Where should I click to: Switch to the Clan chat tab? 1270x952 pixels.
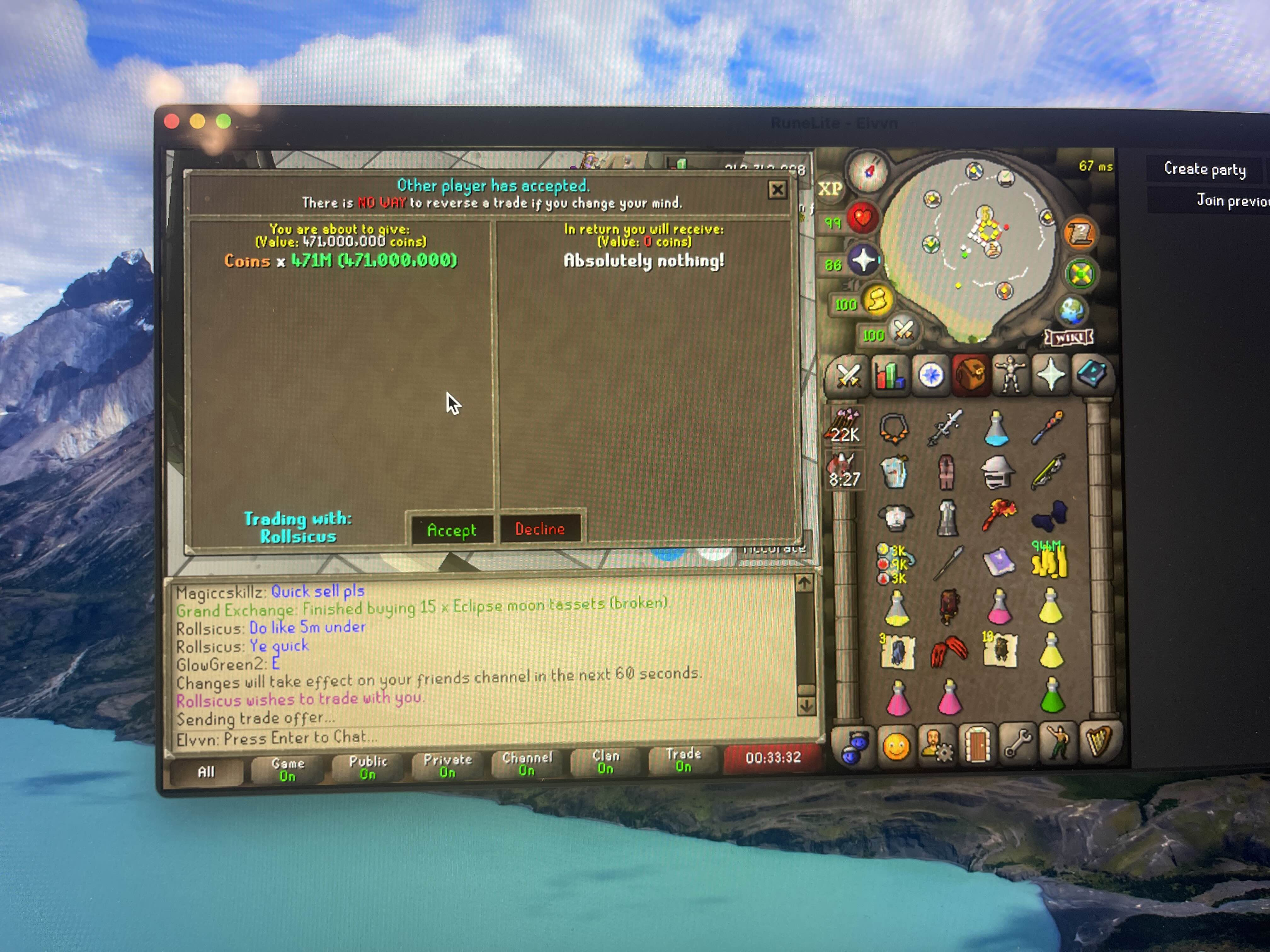pos(606,762)
